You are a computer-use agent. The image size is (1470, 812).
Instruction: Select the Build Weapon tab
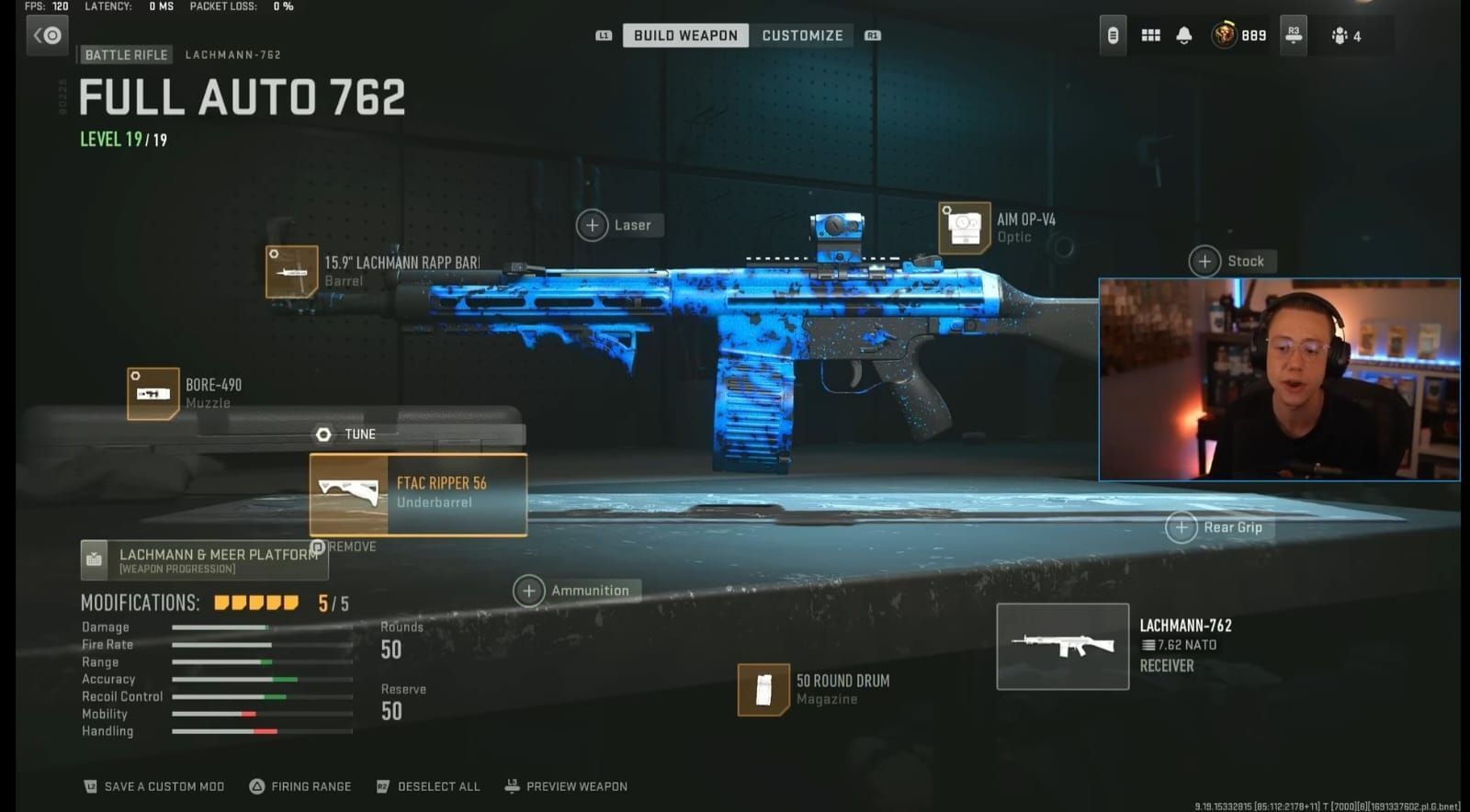pos(684,35)
